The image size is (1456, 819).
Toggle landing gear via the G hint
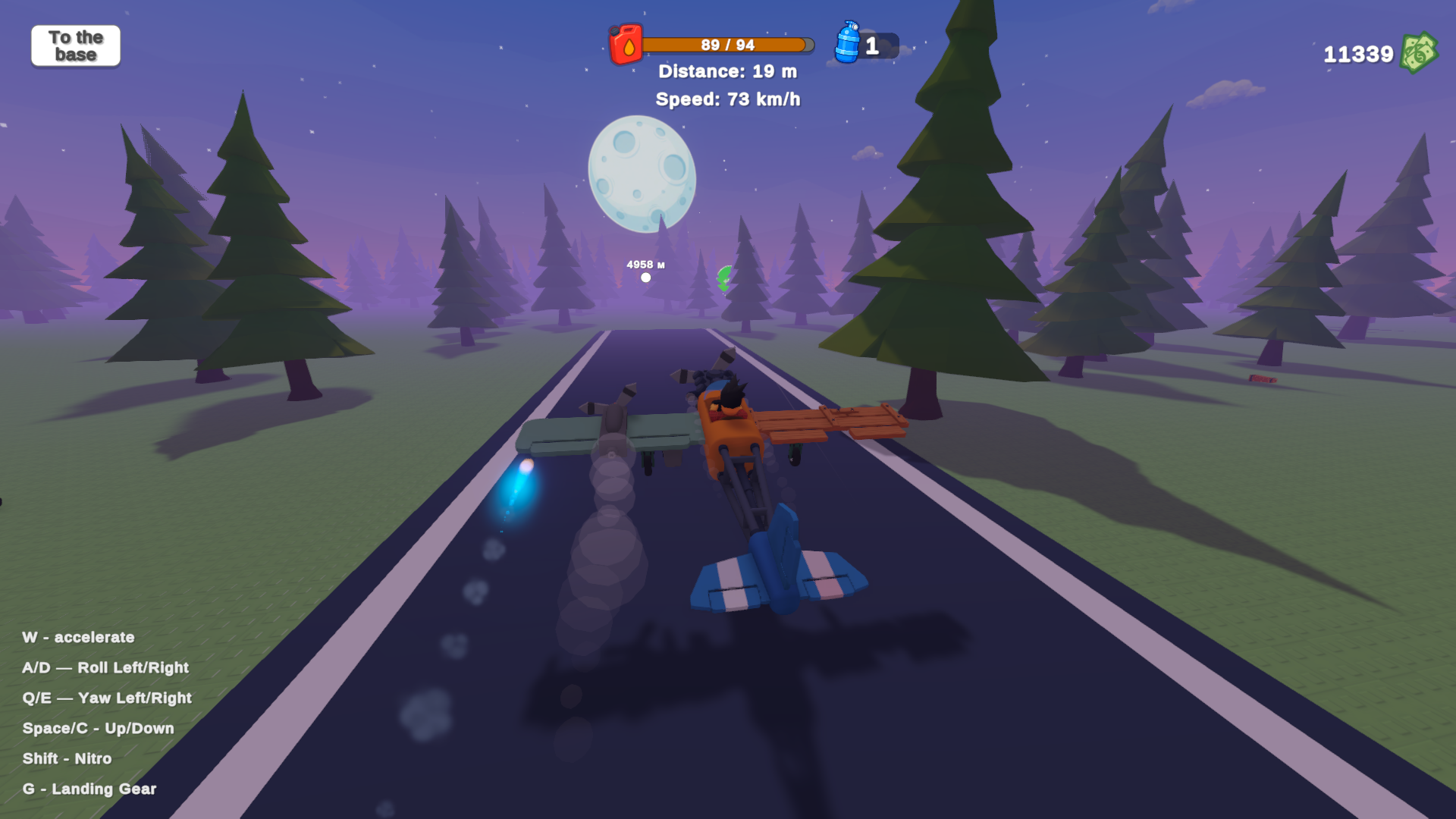[89, 789]
